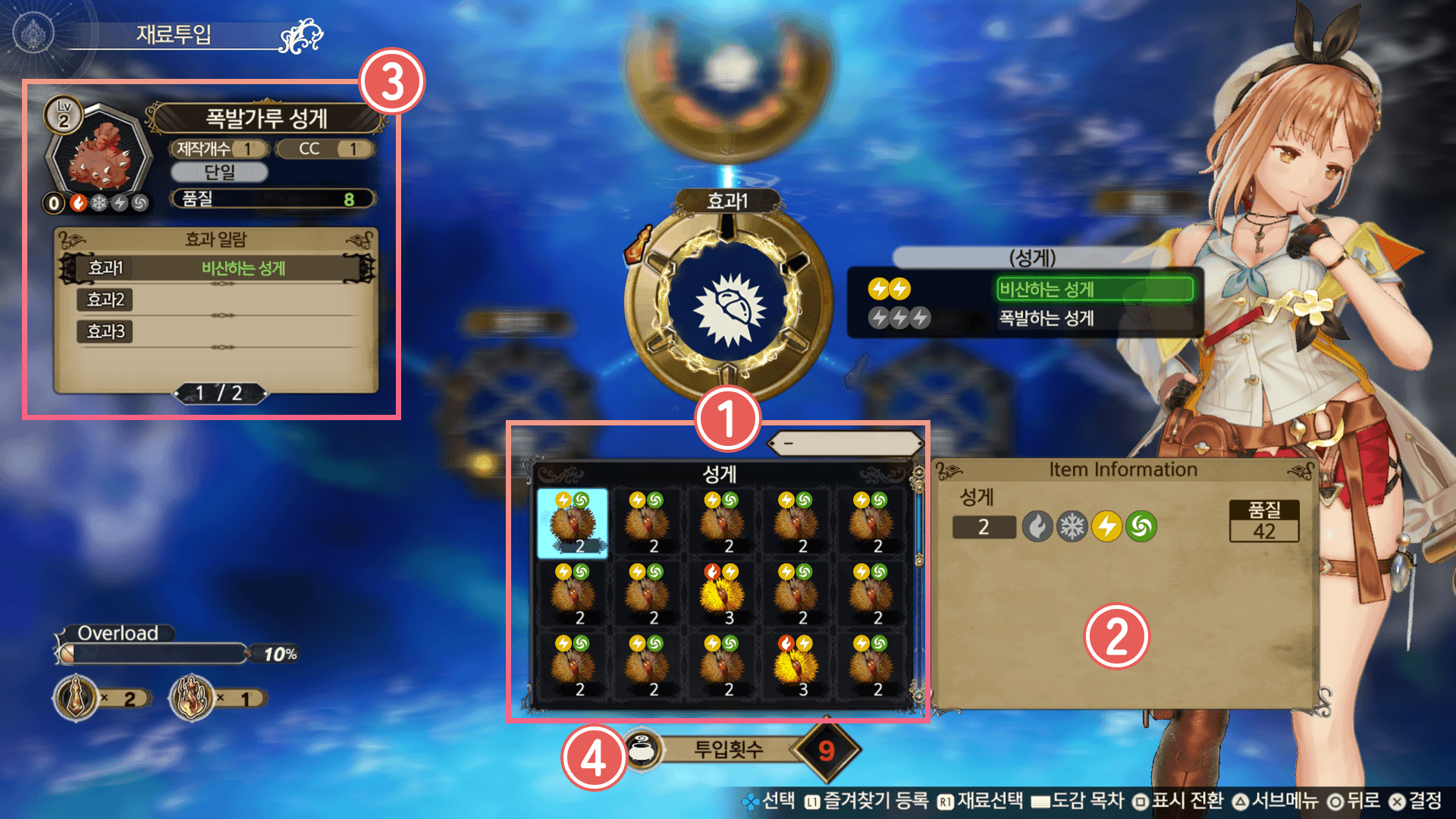Click the cauldron icon beside 투입횟수
This screenshot has height=819, width=1456.
(643, 750)
